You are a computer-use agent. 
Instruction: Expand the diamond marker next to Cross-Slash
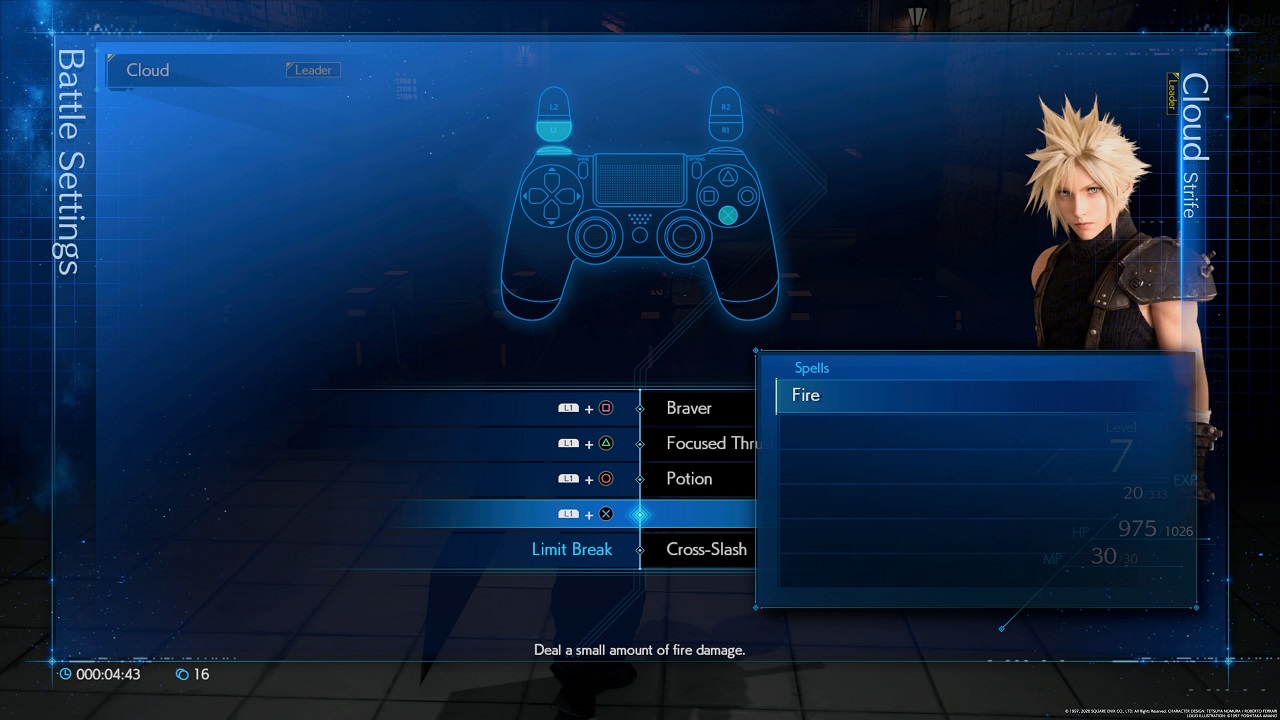click(640, 549)
